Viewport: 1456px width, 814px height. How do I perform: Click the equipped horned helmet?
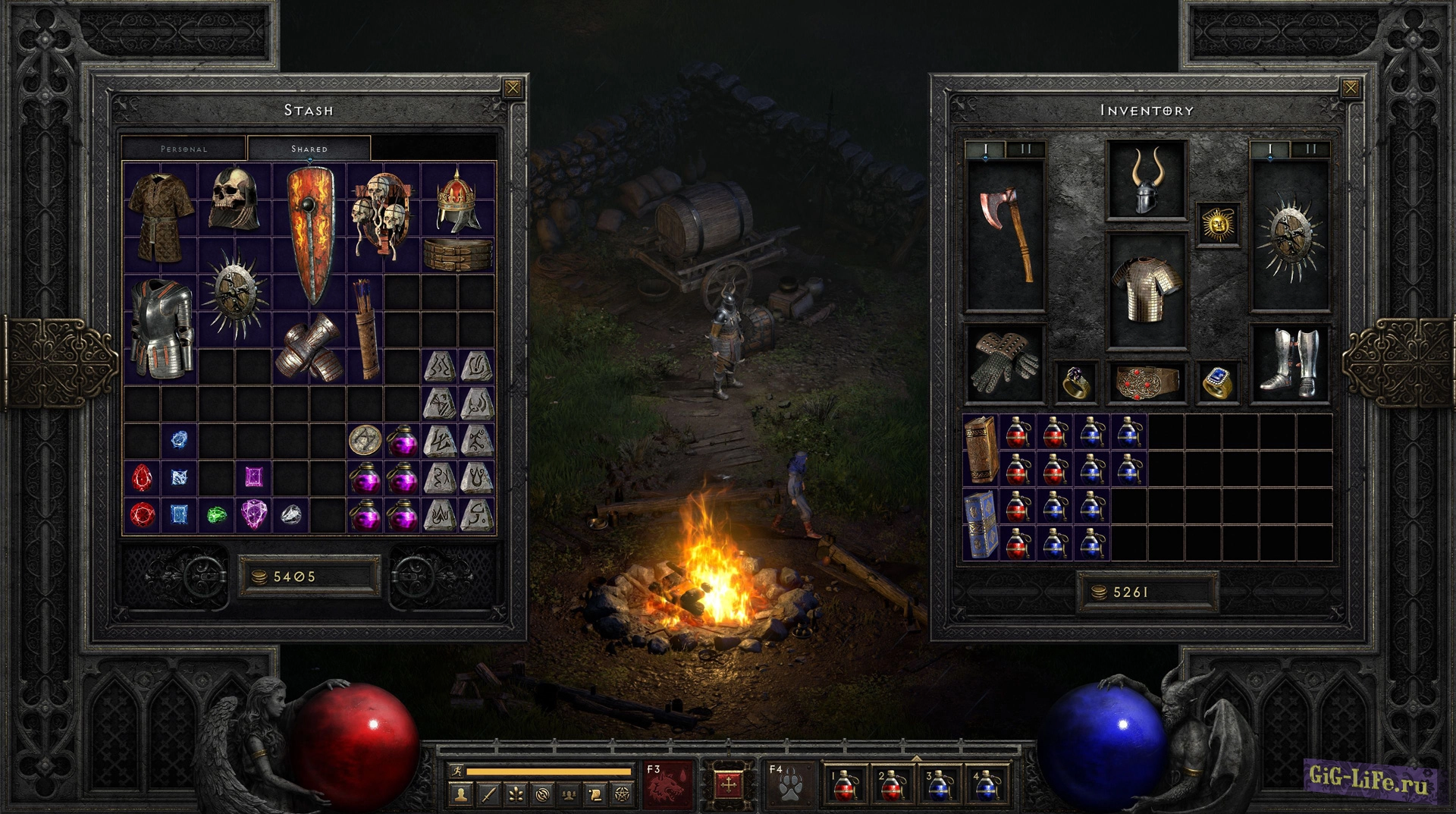pos(1146,181)
